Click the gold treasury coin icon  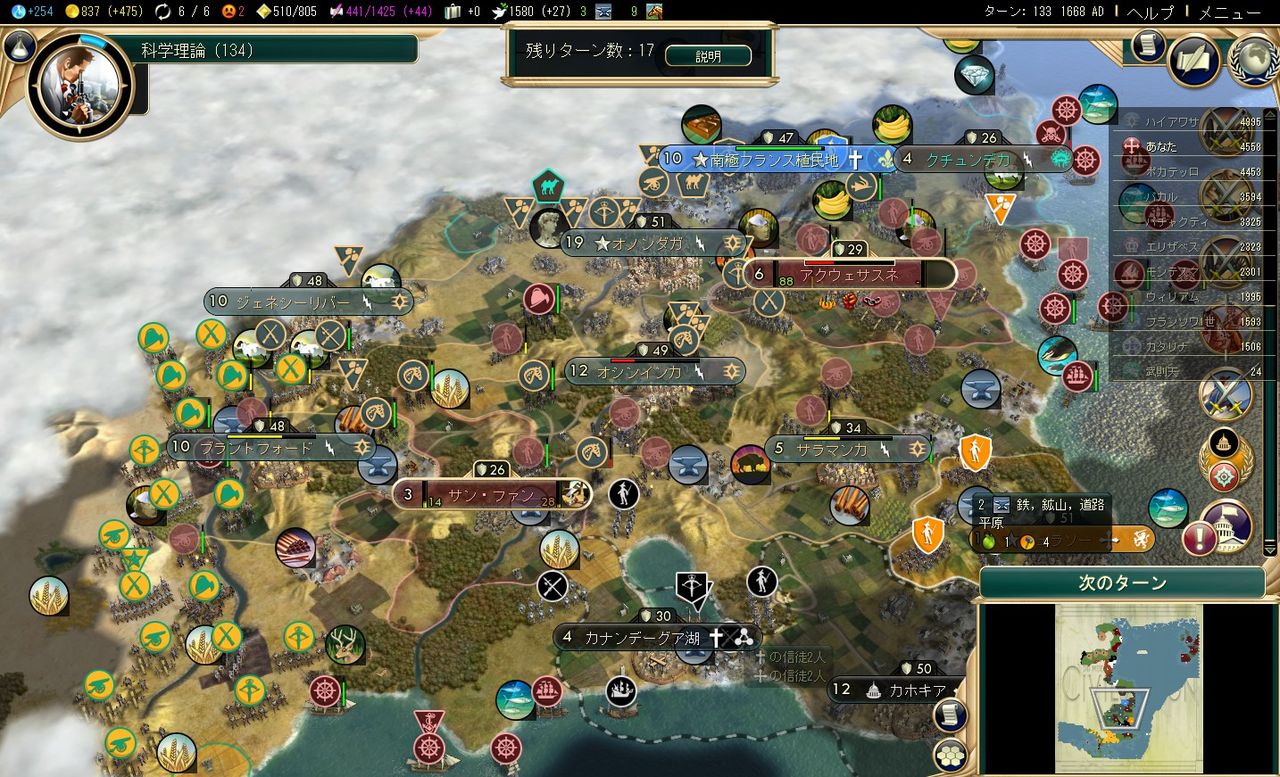(x=72, y=11)
